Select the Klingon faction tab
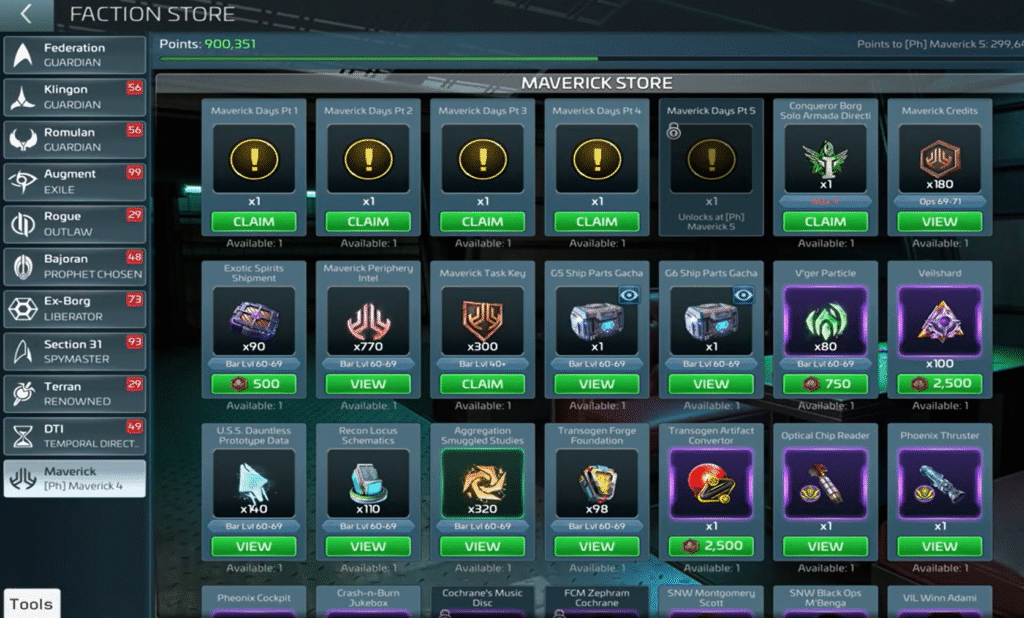 75,97
